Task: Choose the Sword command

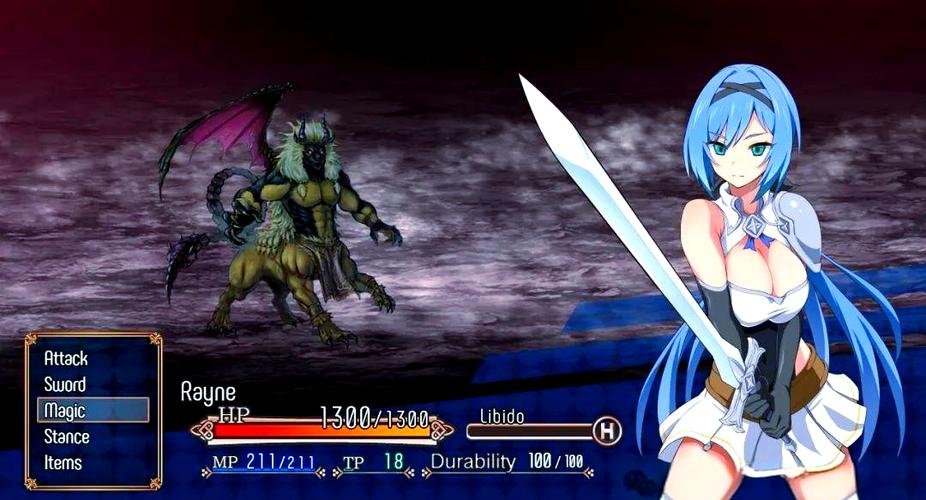Action: (x=65, y=384)
